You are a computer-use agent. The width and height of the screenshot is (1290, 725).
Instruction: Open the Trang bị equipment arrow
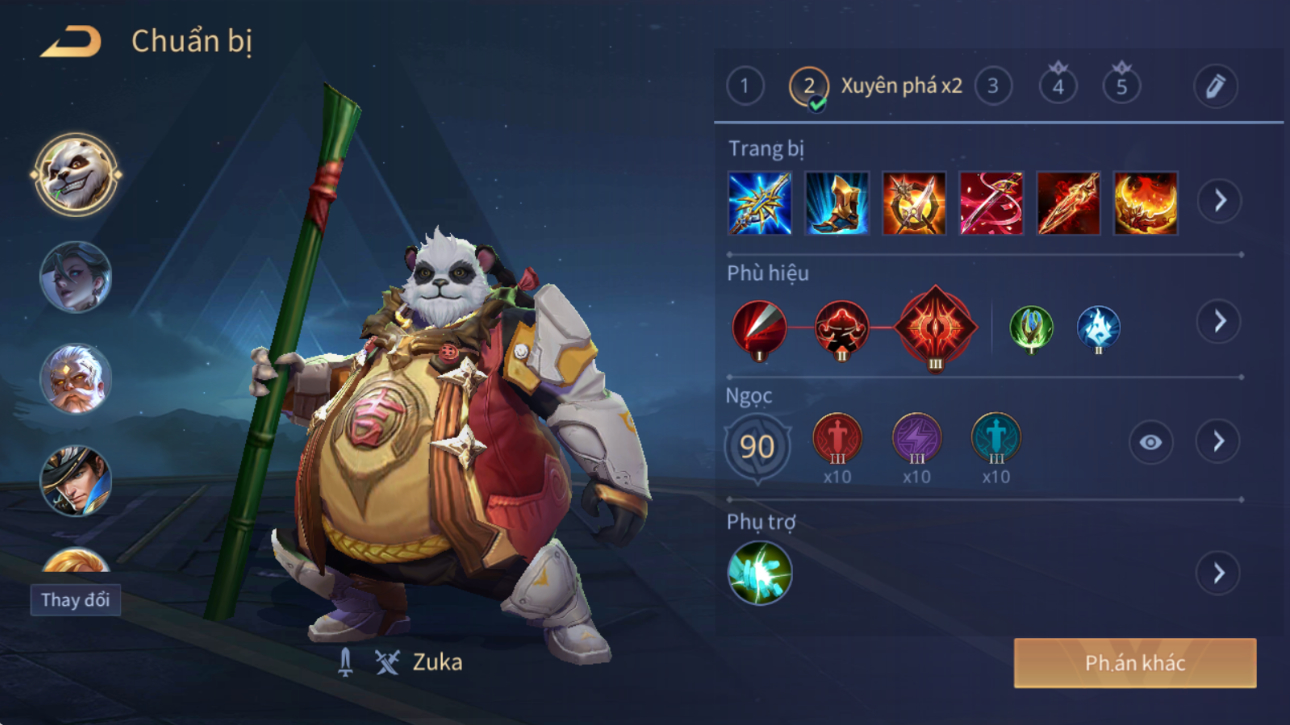tap(1219, 201)
